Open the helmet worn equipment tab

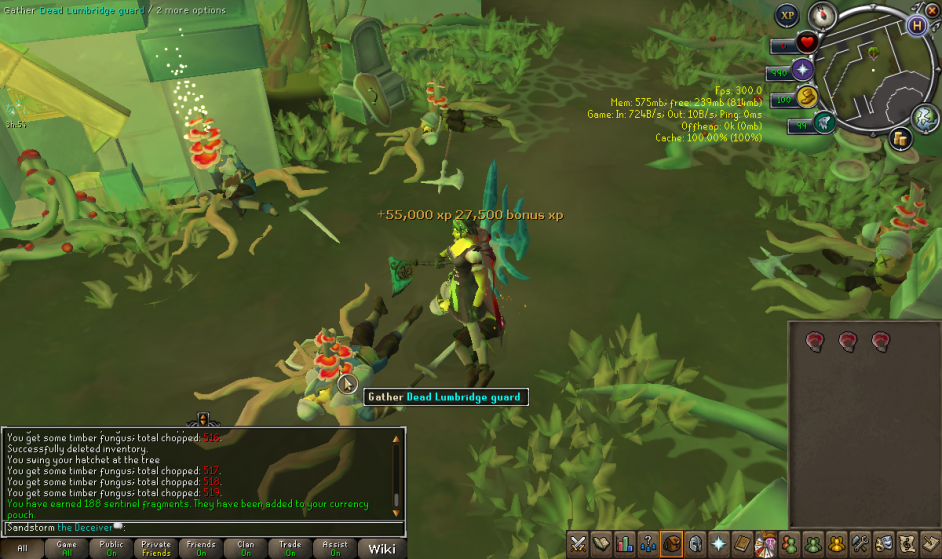(694, 544)
